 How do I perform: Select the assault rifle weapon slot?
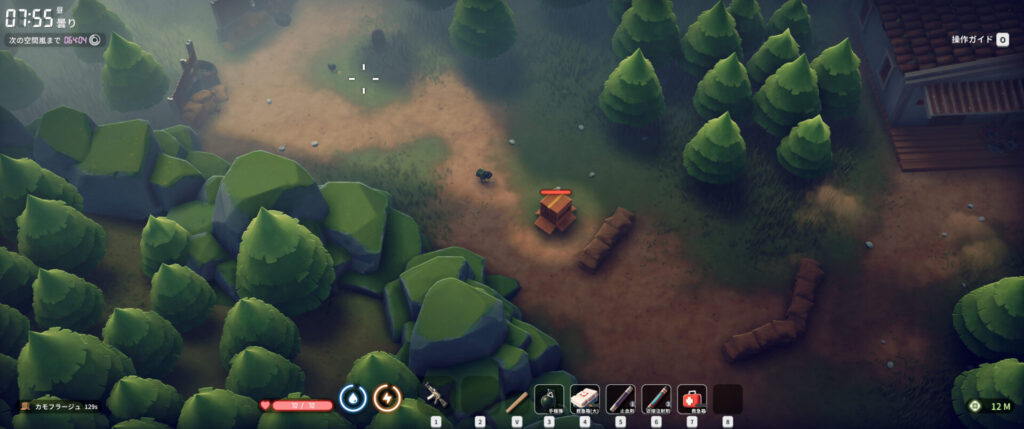coord(435,397)
